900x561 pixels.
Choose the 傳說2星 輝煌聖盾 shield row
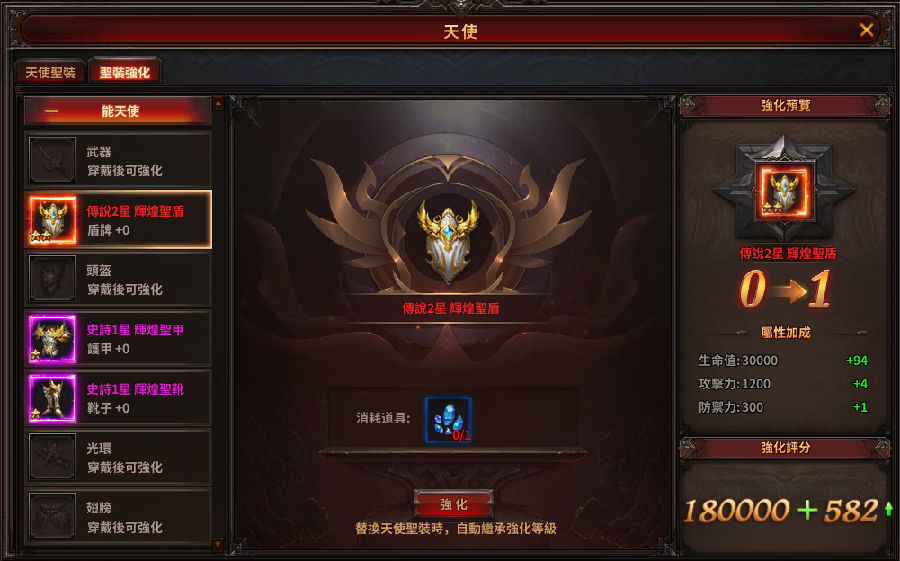click(118, 220)
